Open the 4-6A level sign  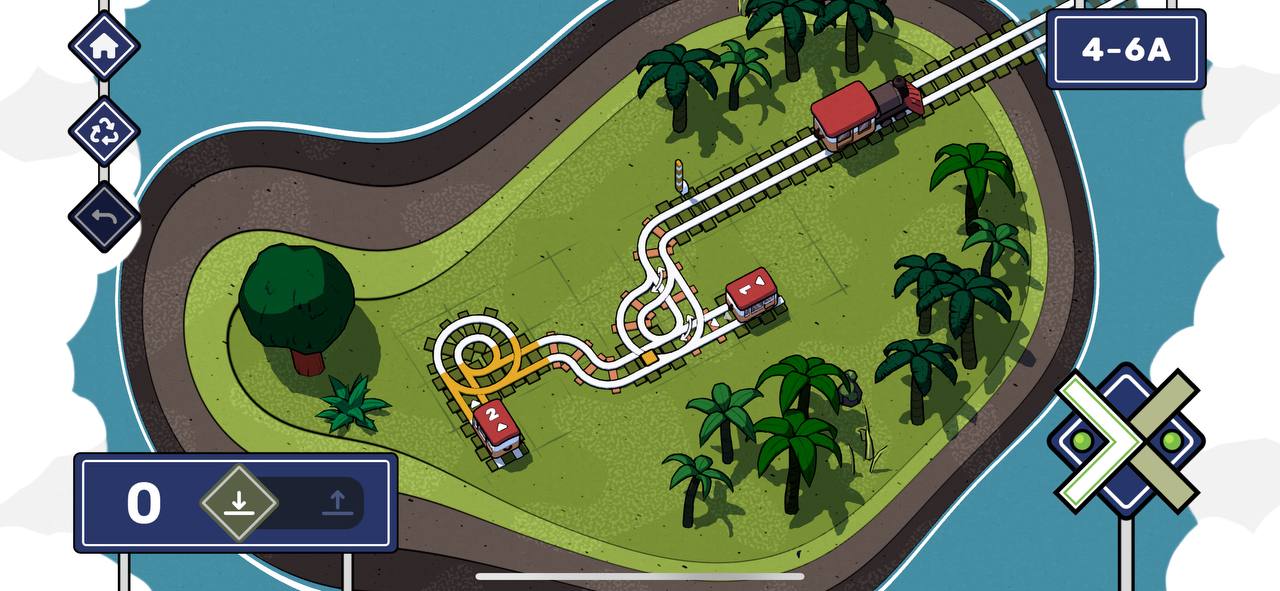(1125, 49)
